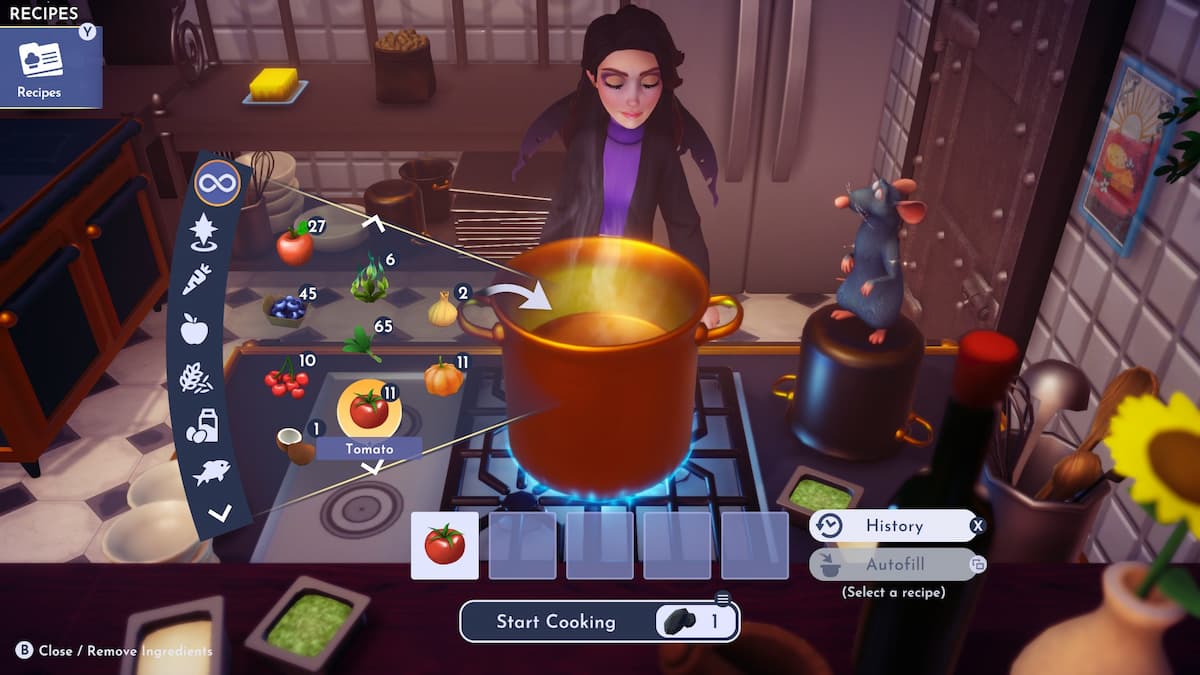Remove tomato from the first pot slot
The height and width of the screenshot is (675, 1200).
444,545
